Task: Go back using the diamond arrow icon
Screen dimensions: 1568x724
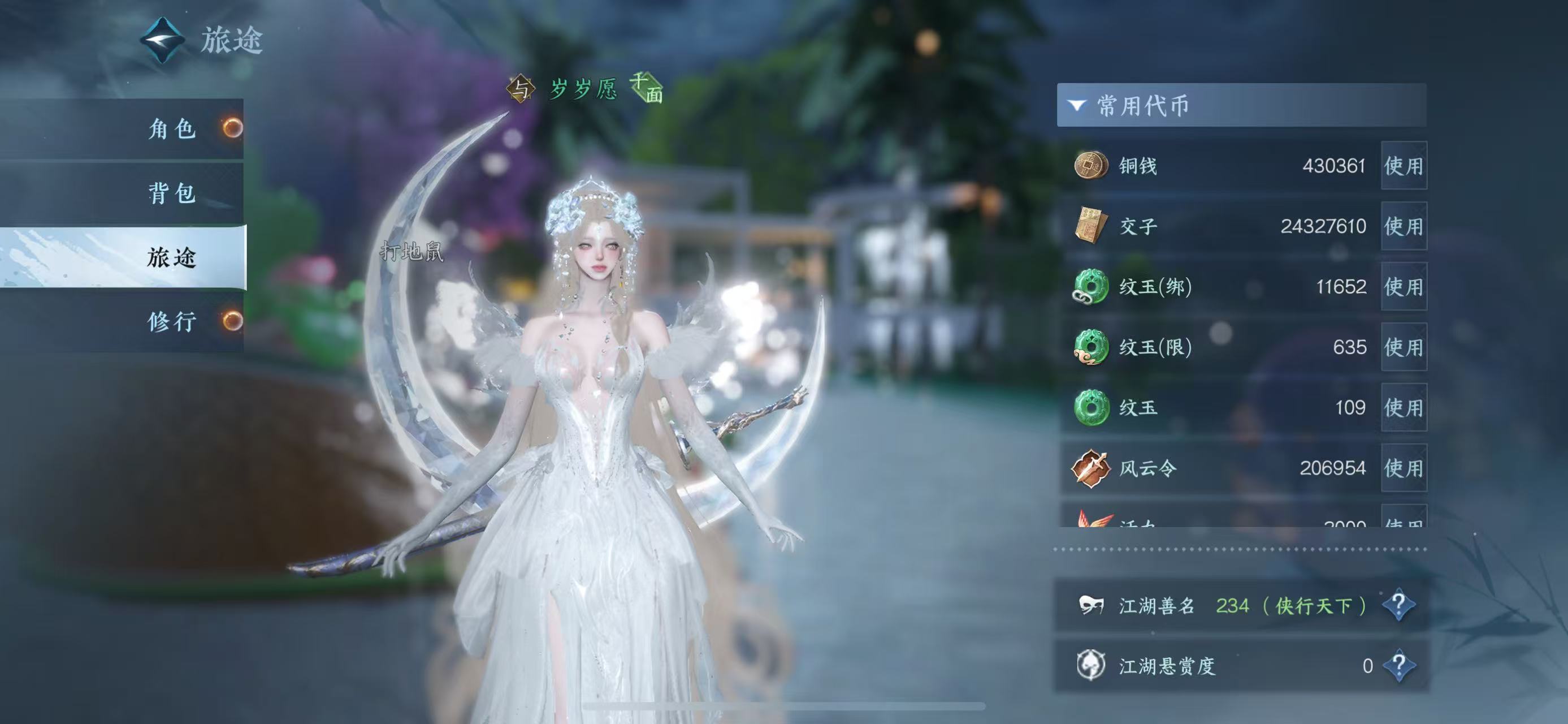Action: point(163,40)
